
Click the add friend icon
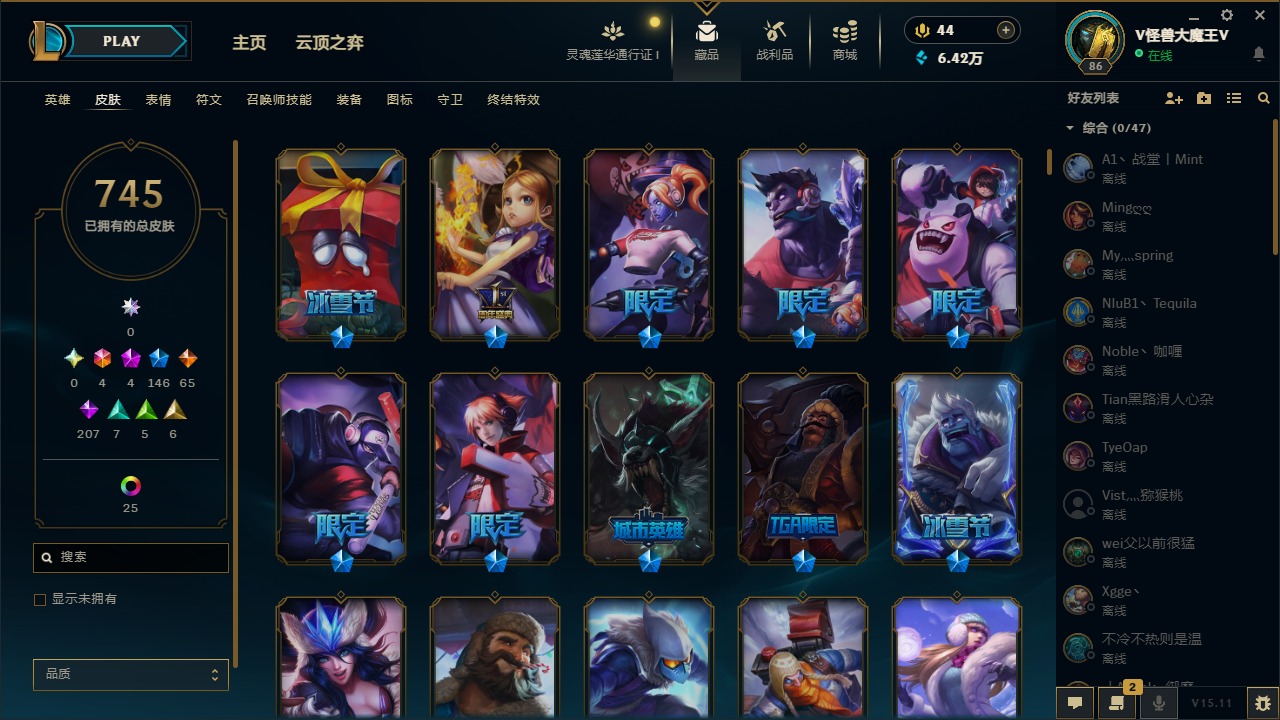(x=1174, y=98)
